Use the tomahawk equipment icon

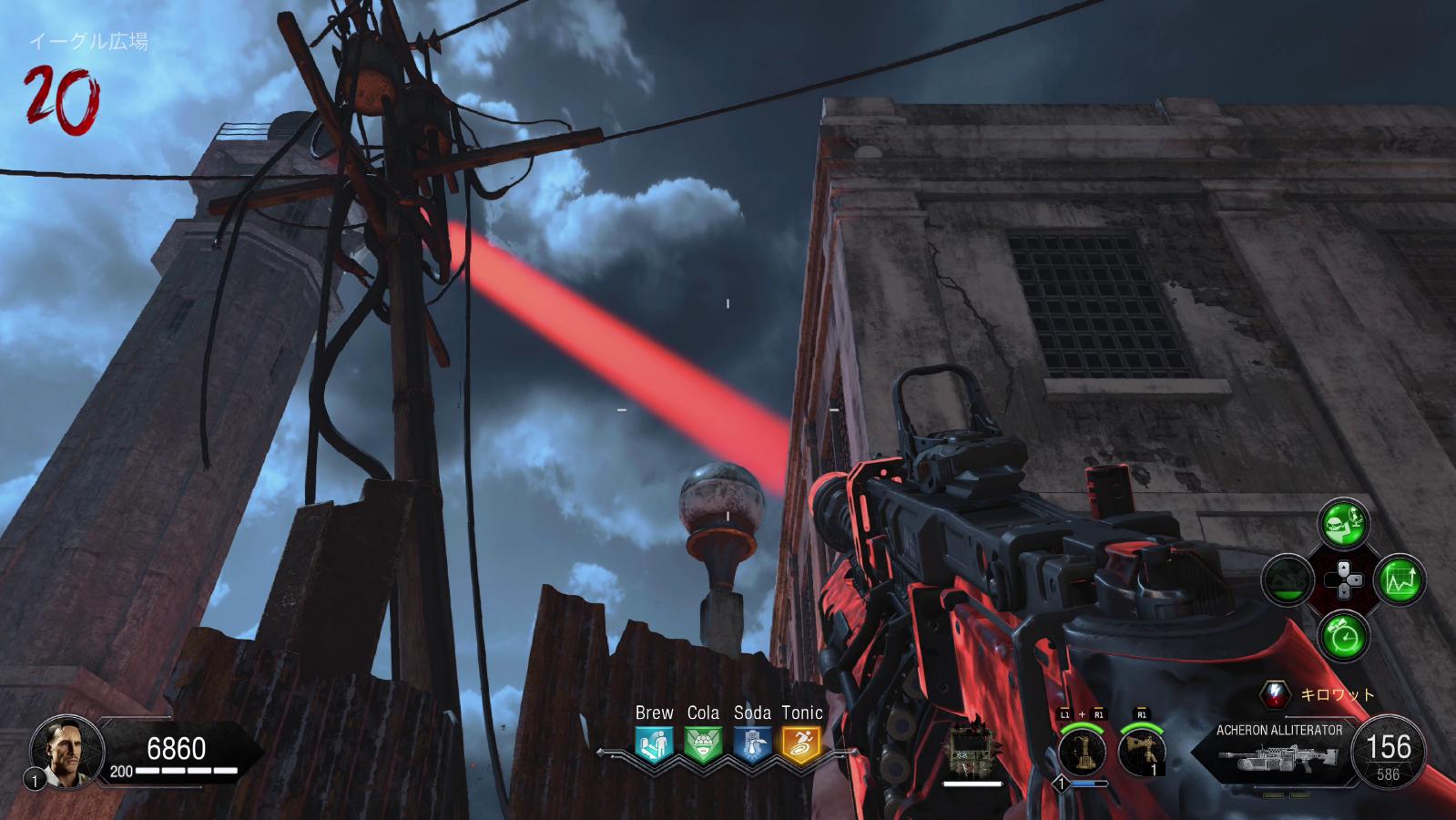[x=1141, y=752]
